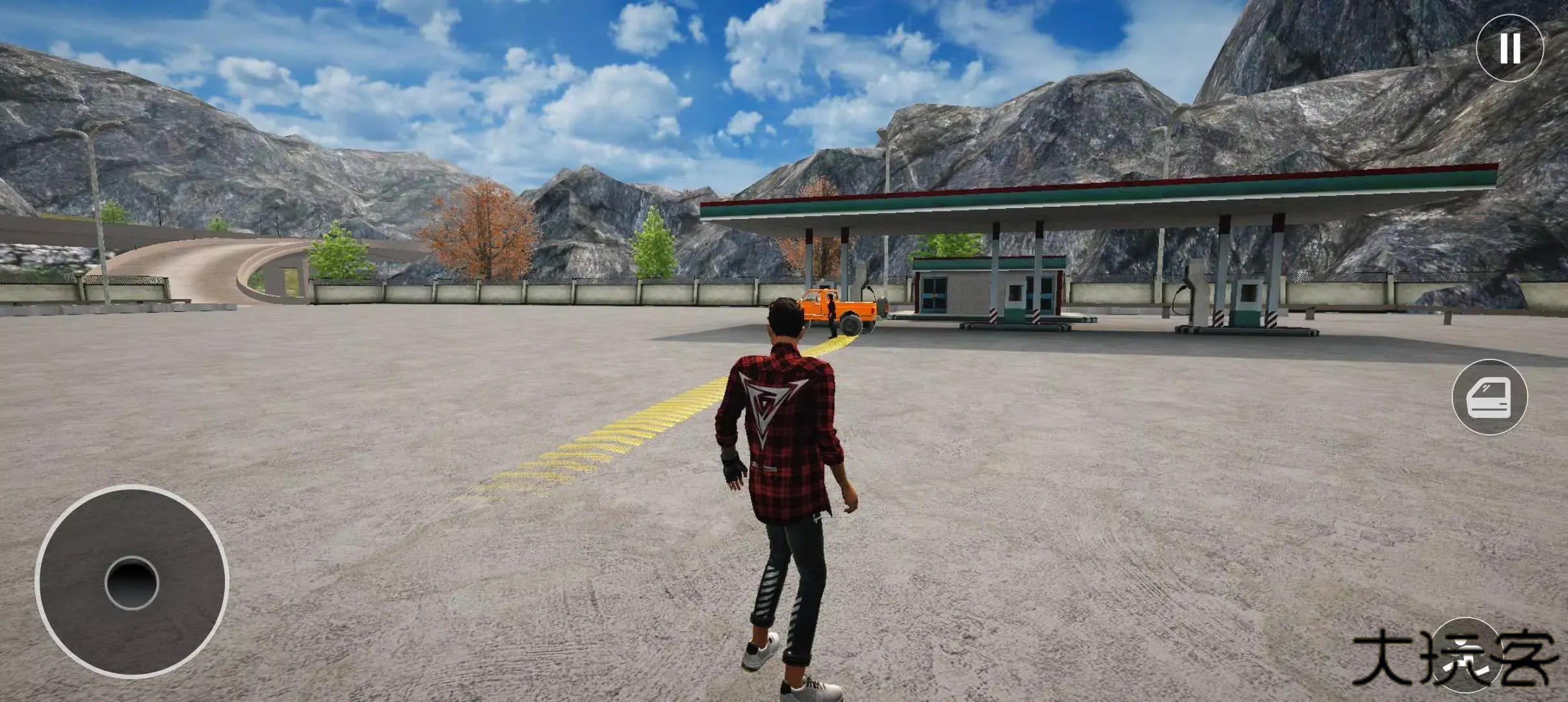Screen dimensions: 1568x702
Task: Tap the running figure button under the watermark
Action: tap(1465, 653)
